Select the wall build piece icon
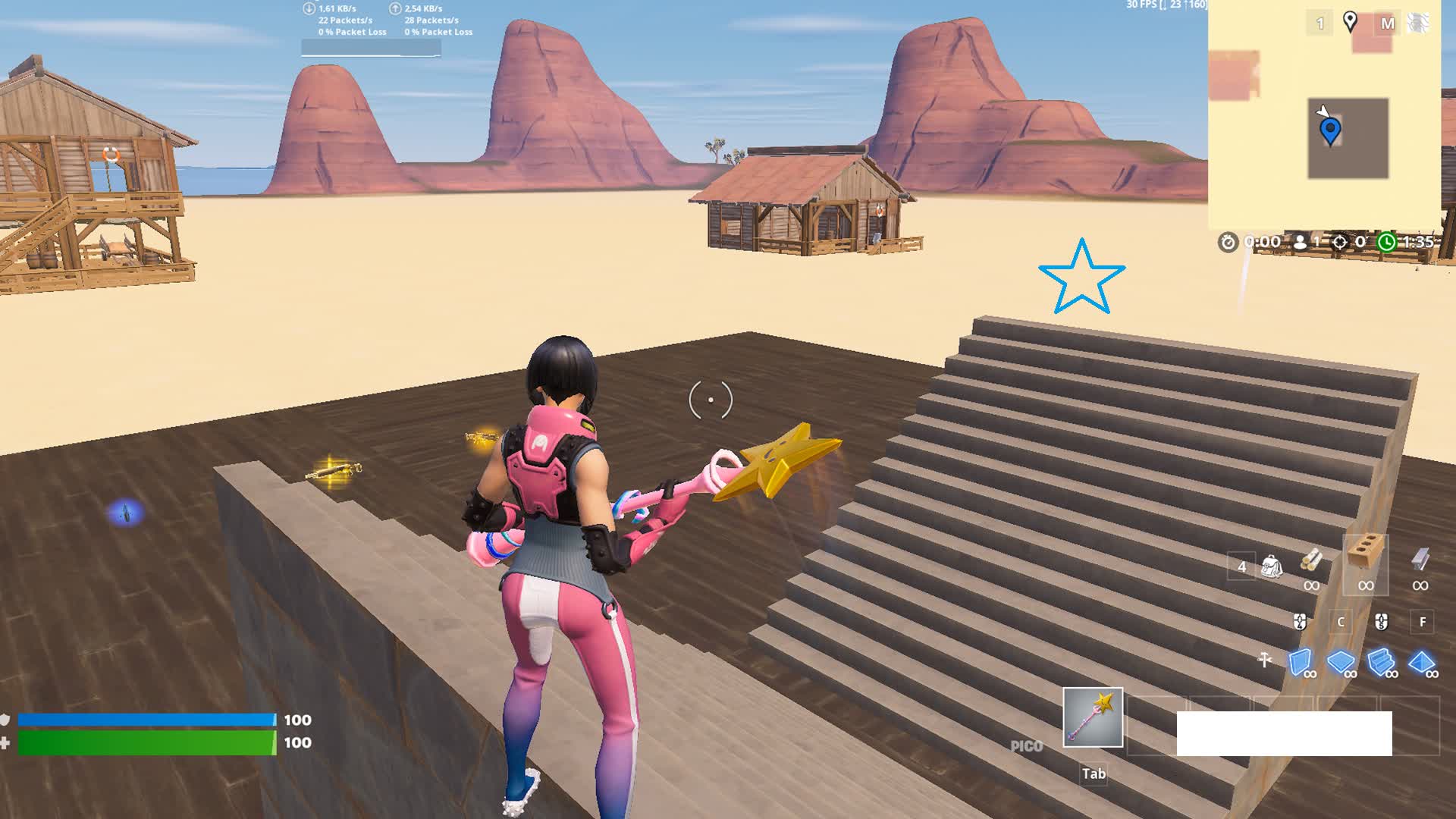1456x819 pixels. pyautogui.click(x=1301, y=662)
